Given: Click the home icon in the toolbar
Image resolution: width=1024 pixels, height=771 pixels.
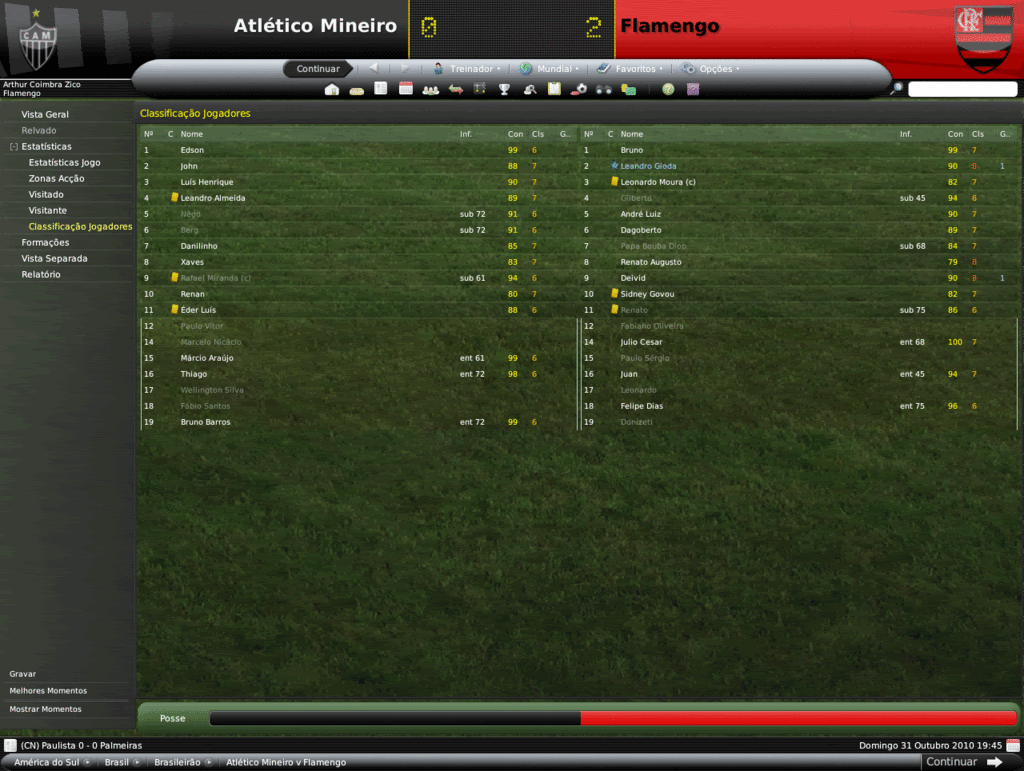Looking at the screenshot, I should [332, 90].
